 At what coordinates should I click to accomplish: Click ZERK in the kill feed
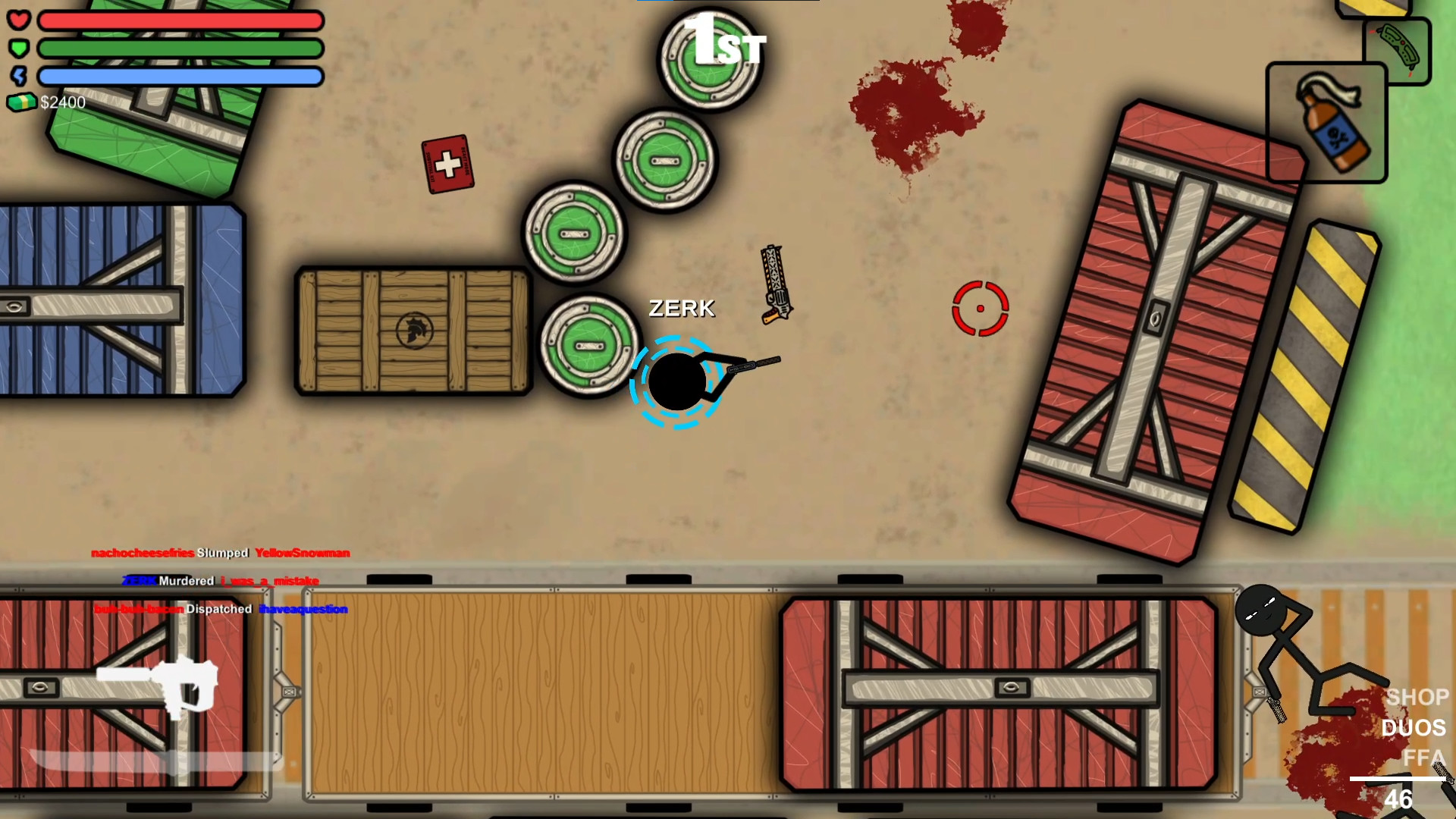point(138,581)
